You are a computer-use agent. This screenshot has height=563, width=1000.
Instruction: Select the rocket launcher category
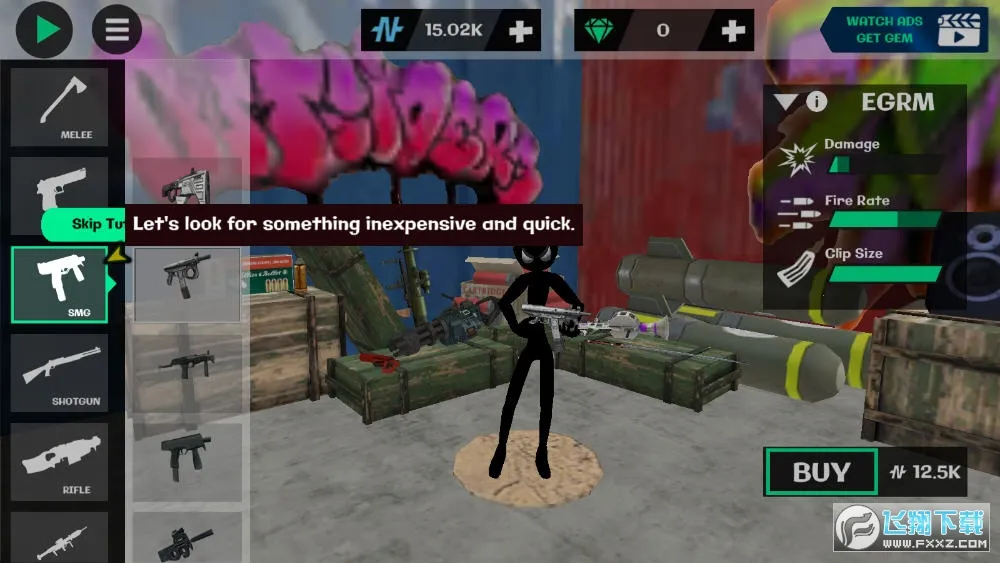[59, 540]
